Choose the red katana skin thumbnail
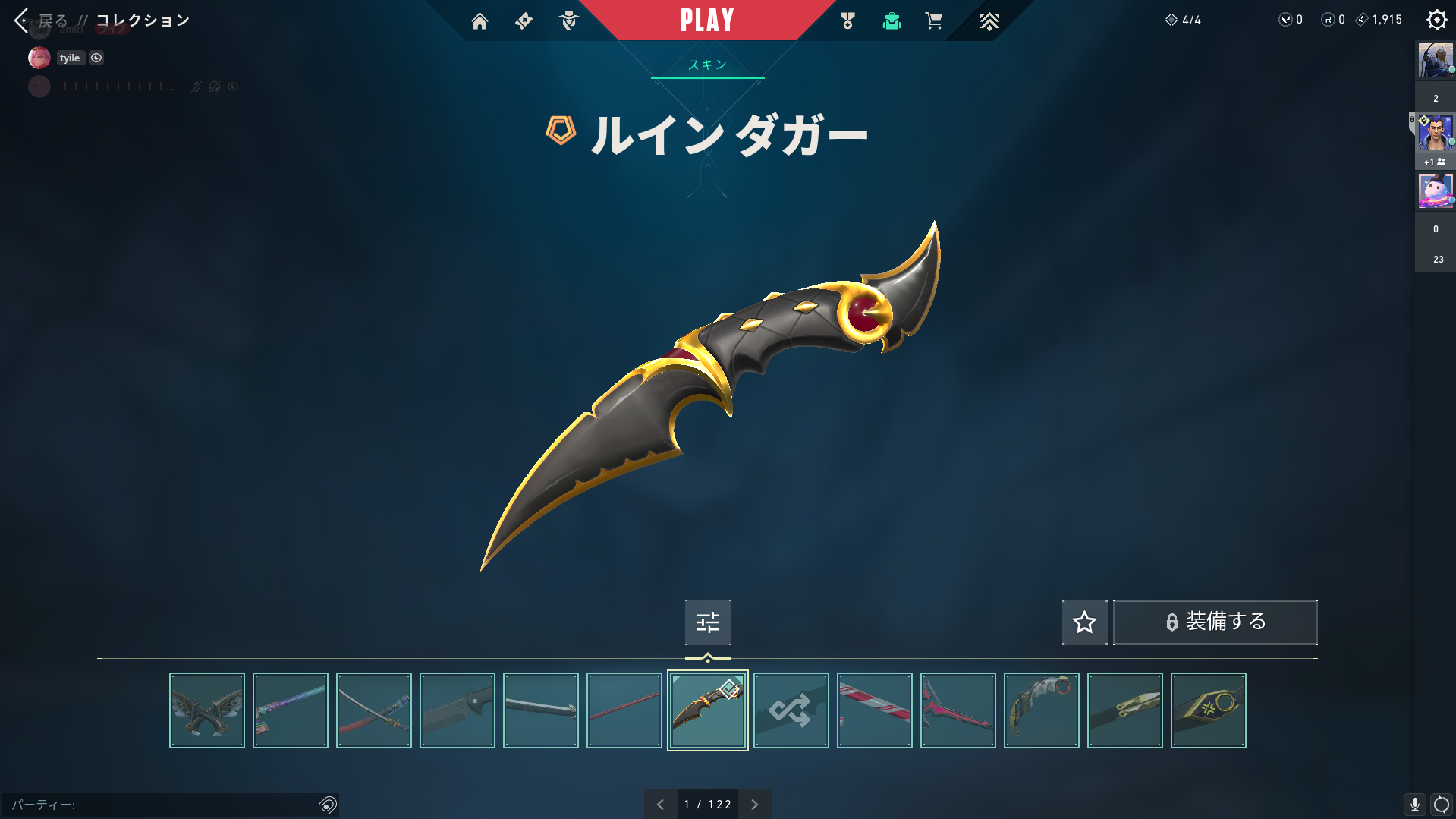 pos(374,710)
